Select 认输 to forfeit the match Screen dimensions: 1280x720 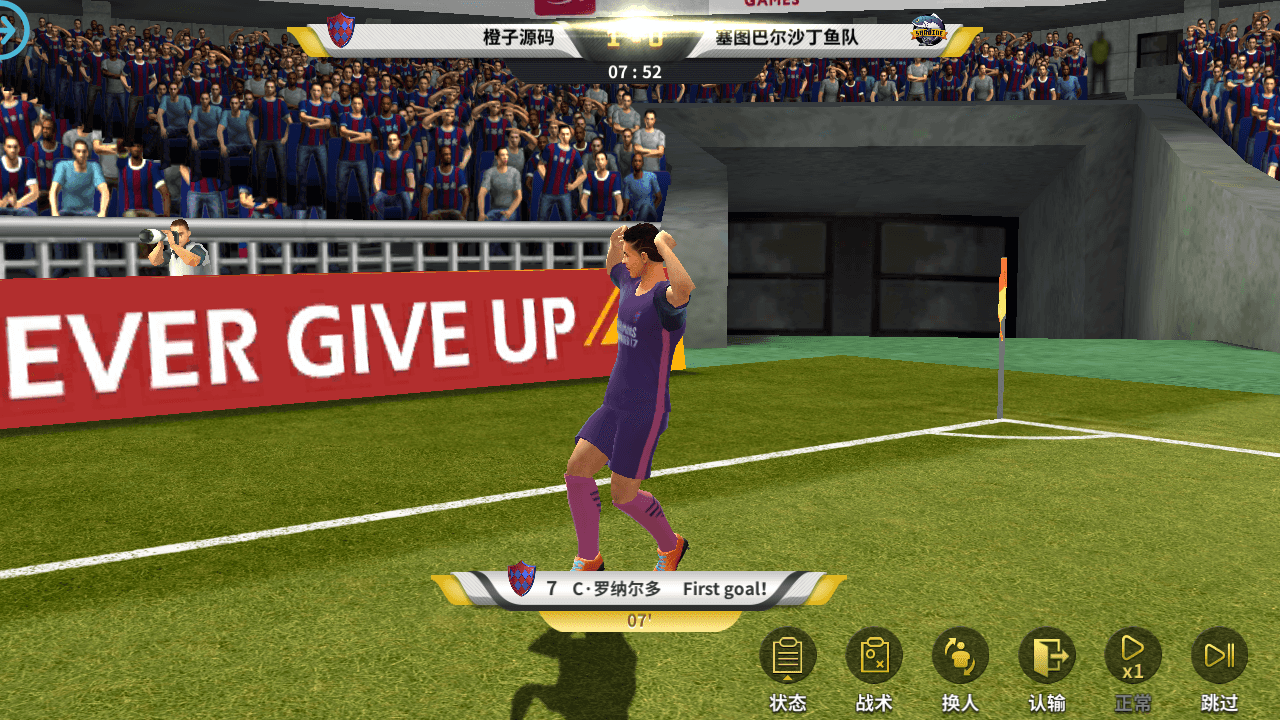pyautogui.click(x=1047, y=657)
